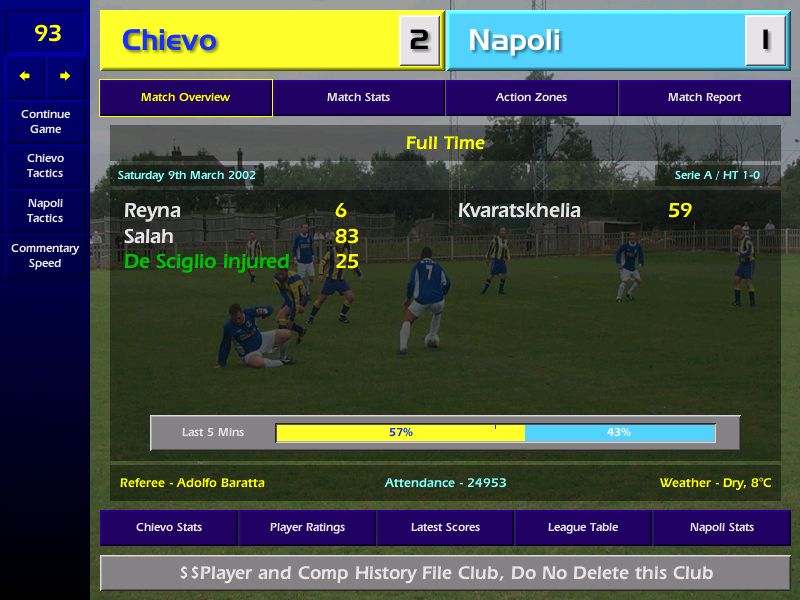Go back with the left arrow

coord(25,76)
